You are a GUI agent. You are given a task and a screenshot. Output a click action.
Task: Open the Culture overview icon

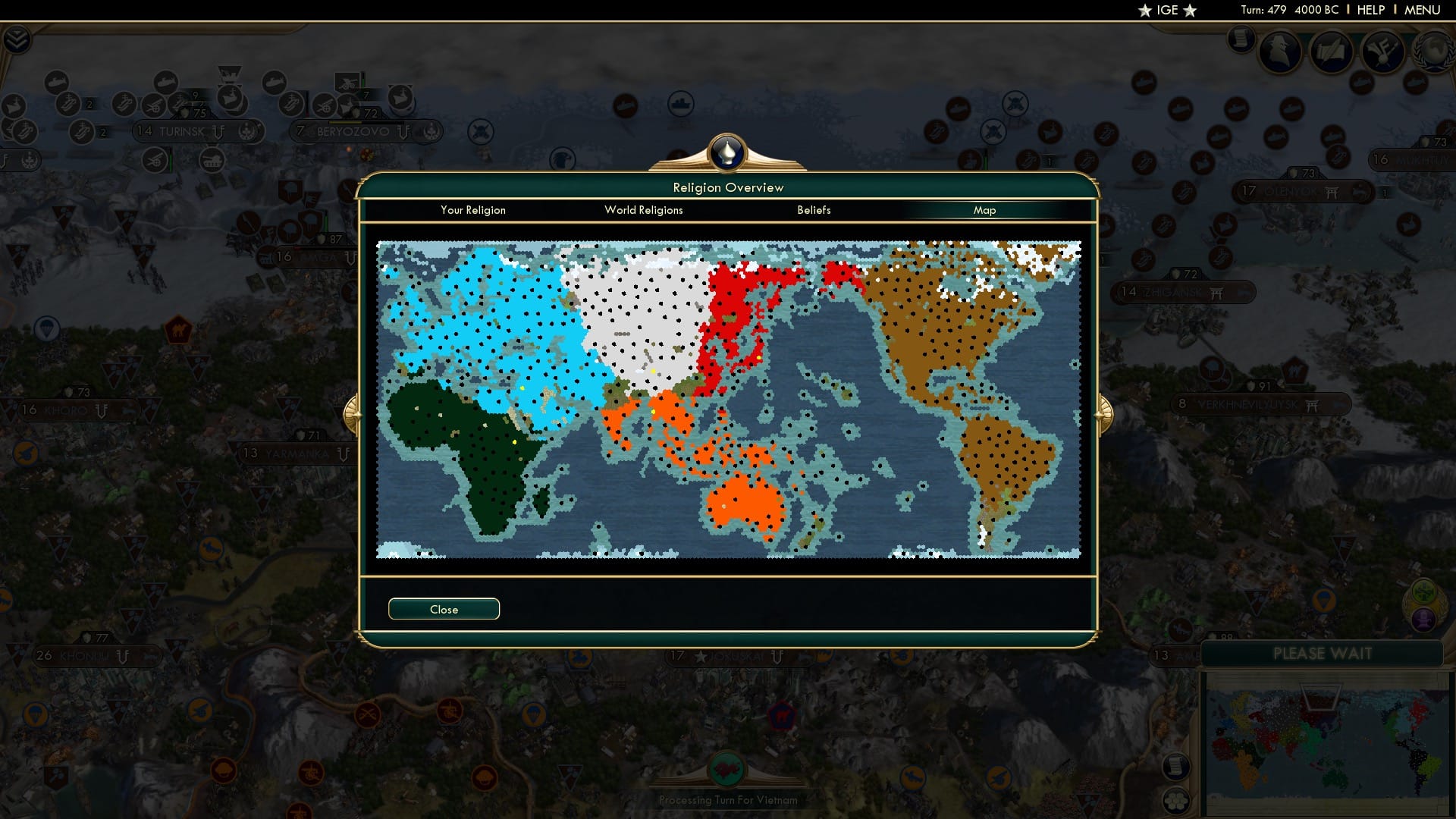tap(1383, 53)
